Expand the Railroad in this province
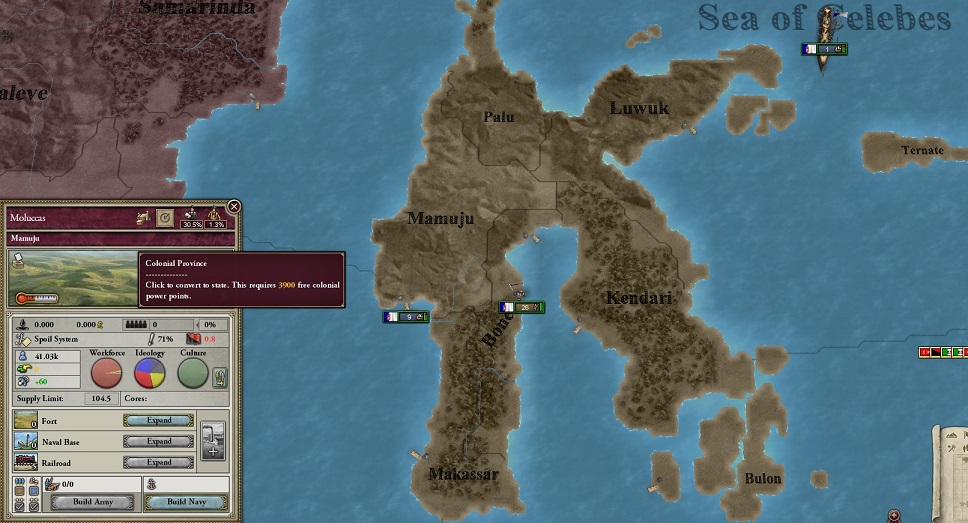The width and height of the screenshot is (968, 523). coord(159,462)
